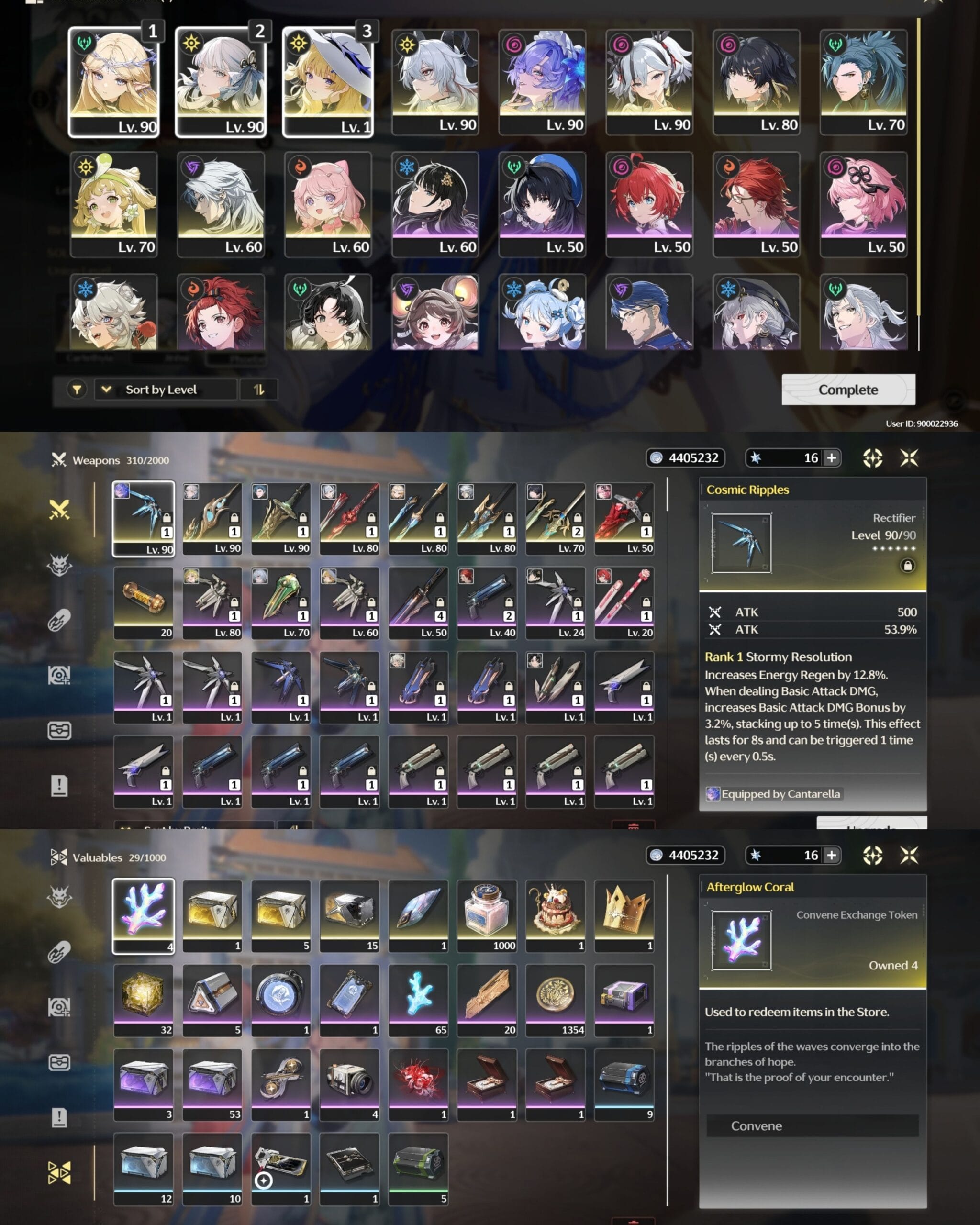Click the filter funnel icon beside Sort by Level
The image size is (980, 1225).
[77, 390]
